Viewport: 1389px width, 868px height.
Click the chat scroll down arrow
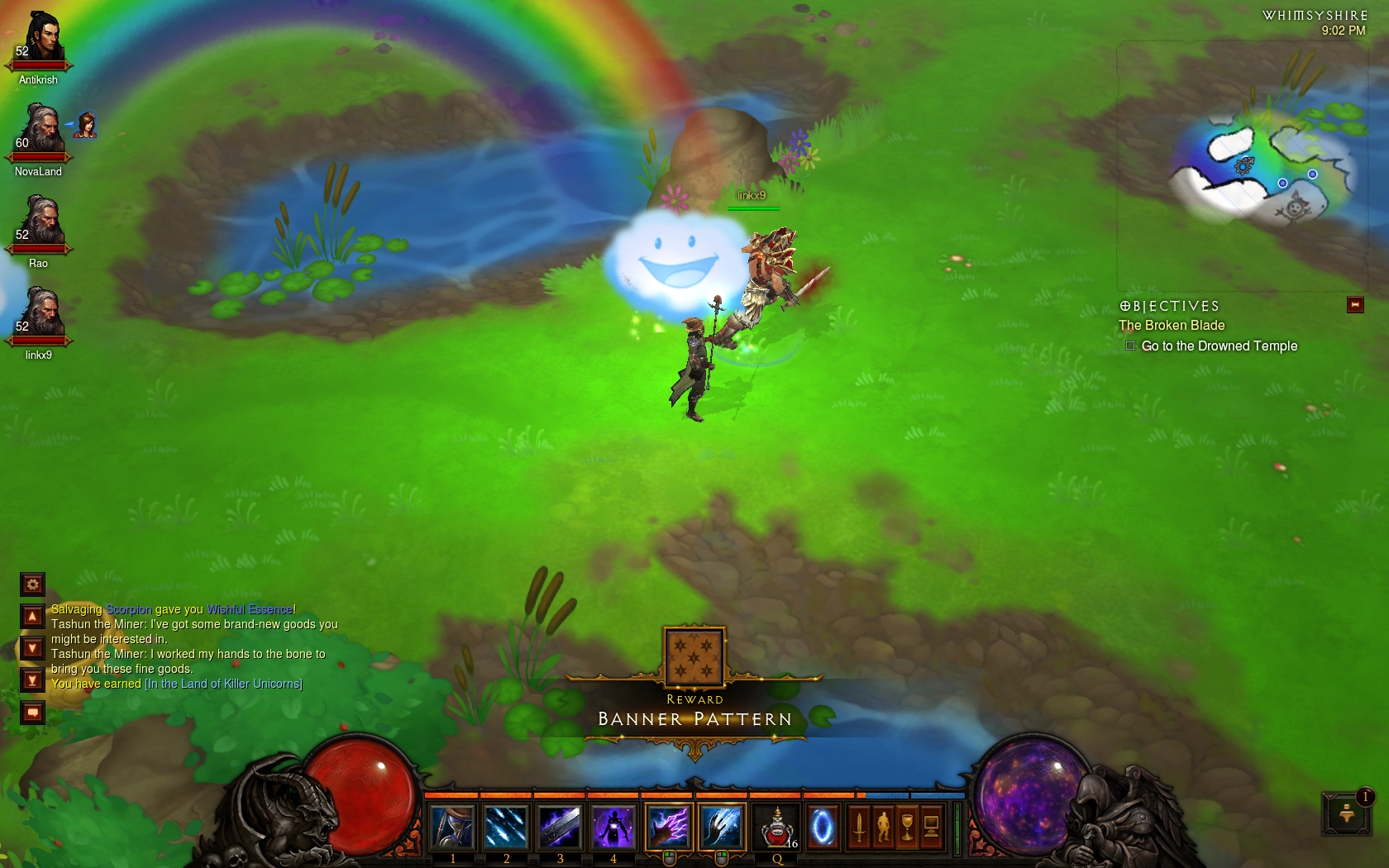[32, 648]
